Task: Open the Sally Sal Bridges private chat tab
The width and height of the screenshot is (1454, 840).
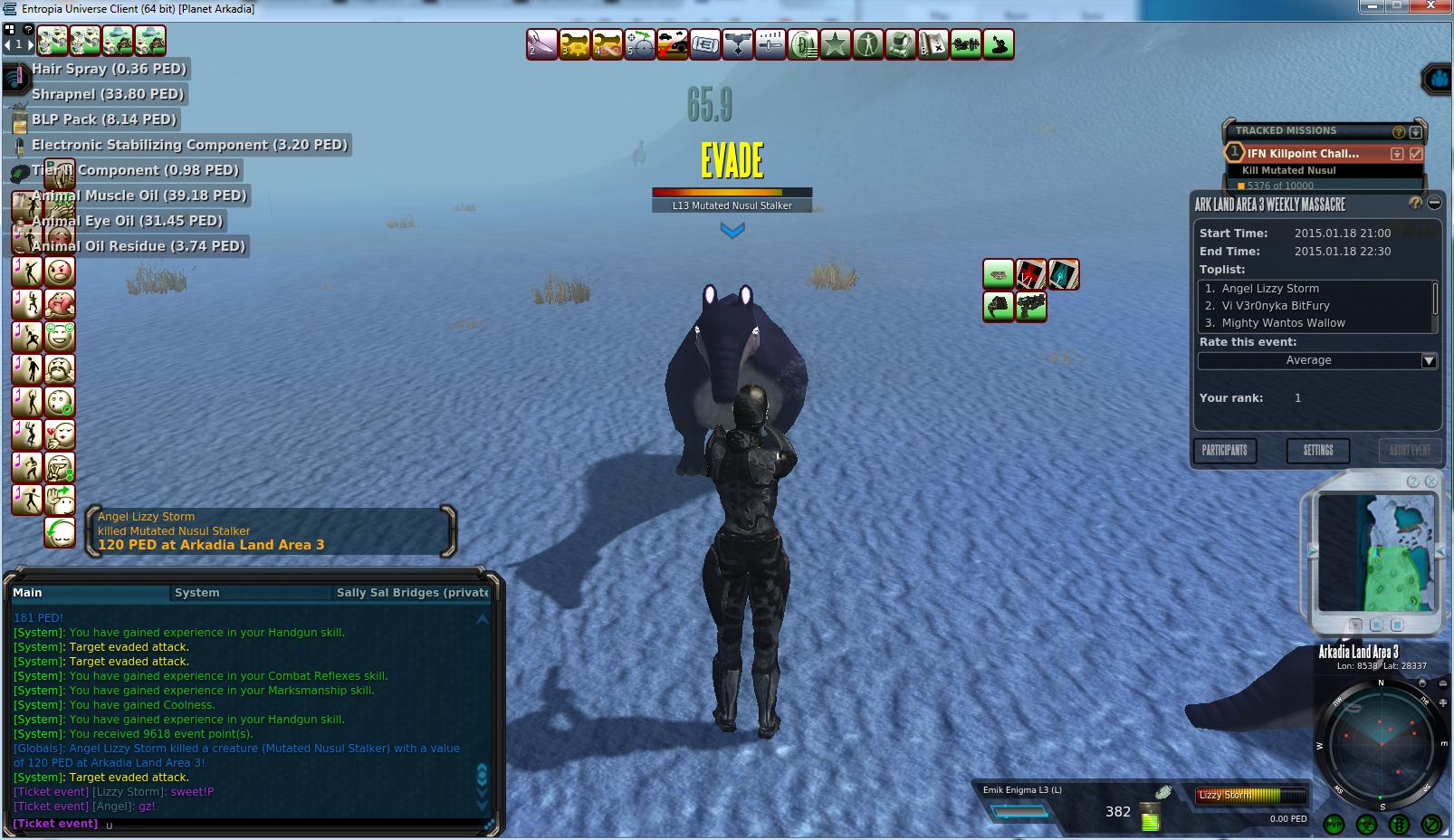Action: [x=412, y=592]
